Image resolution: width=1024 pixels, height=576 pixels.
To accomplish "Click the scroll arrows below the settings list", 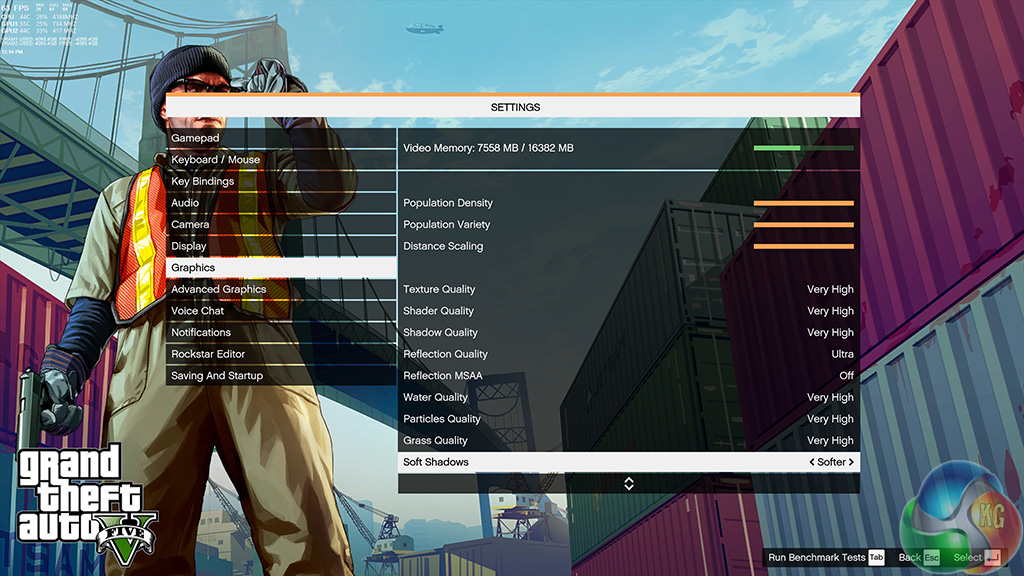I will (x=629, y=484).
